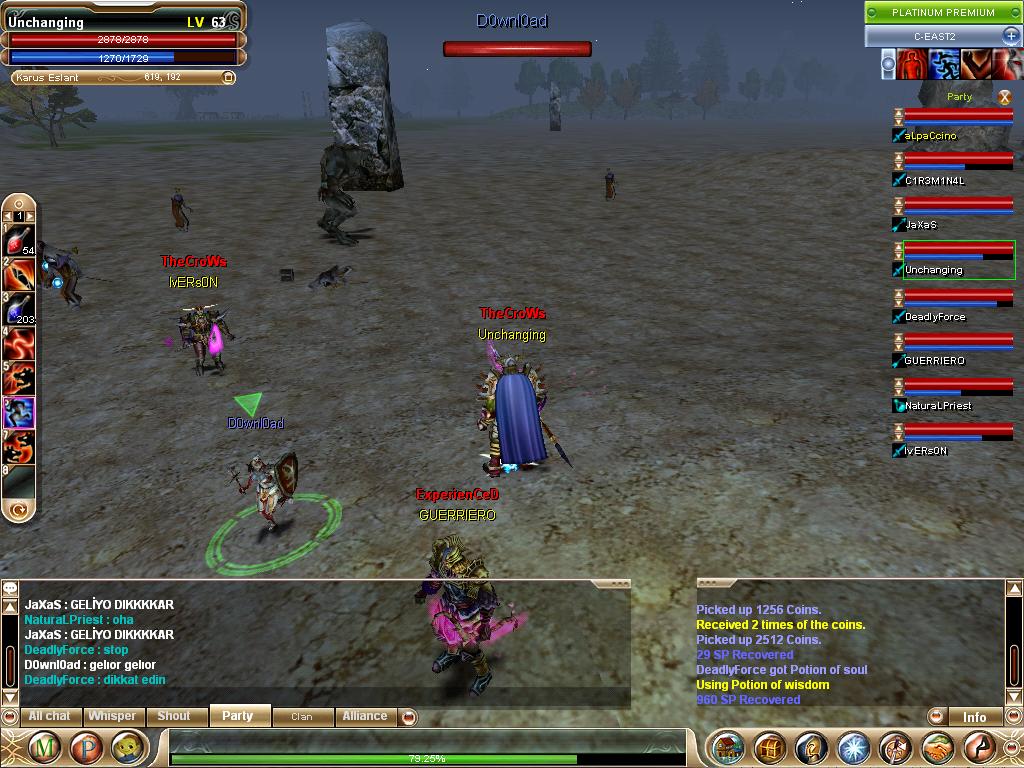Activate the blue running figure skill slot

(x=20, y=412)
